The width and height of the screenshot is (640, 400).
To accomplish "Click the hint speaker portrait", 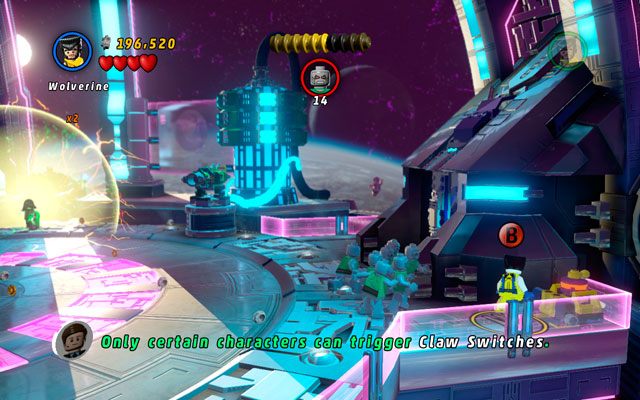I will point(73,340).
